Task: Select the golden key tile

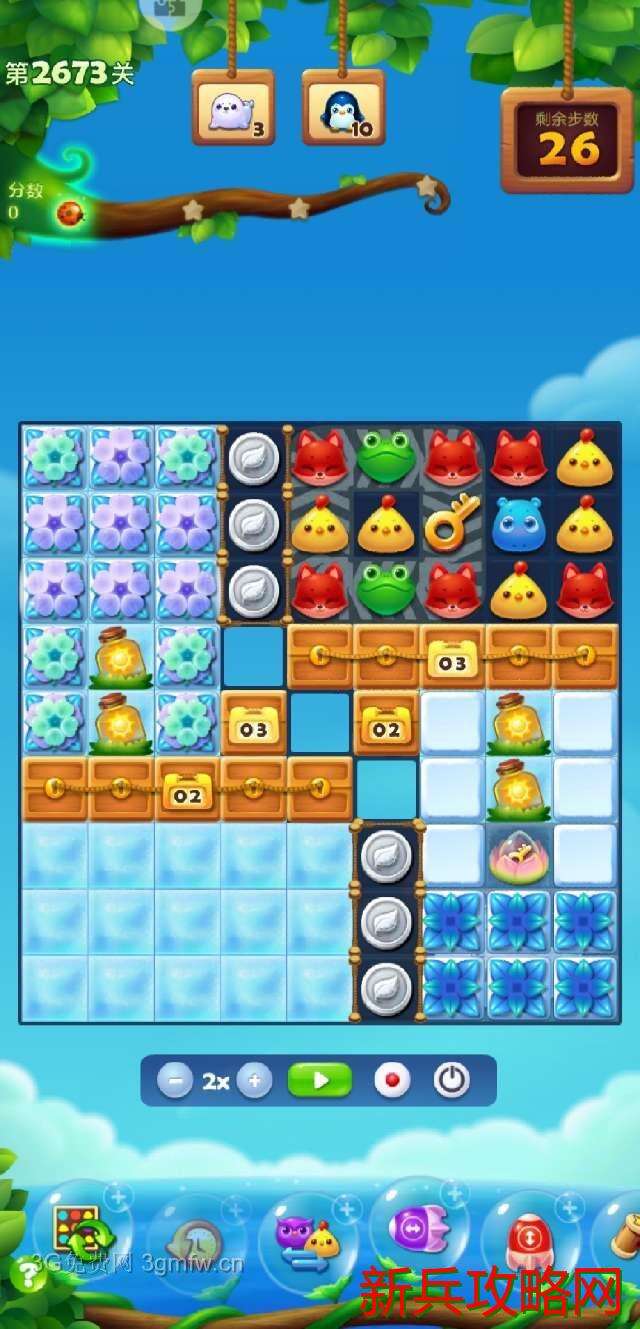Action: click(x=452, y=524)
